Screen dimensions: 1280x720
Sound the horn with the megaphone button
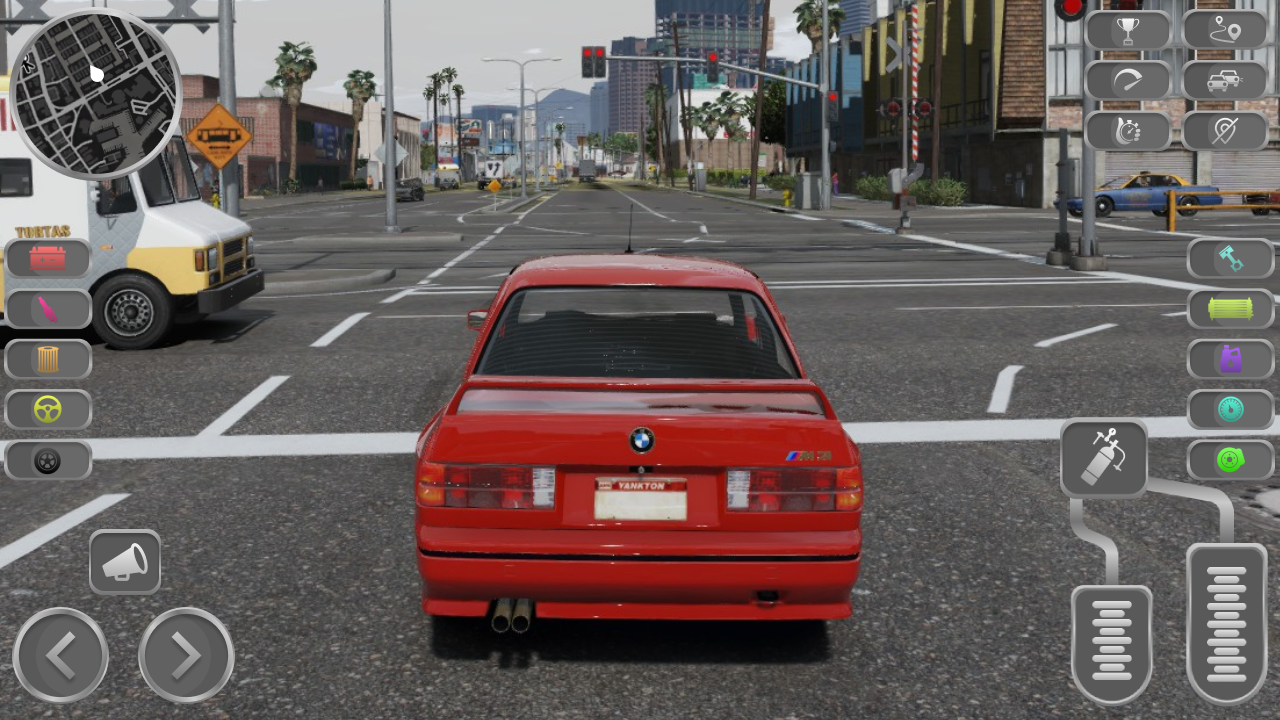tap(127, 562)
